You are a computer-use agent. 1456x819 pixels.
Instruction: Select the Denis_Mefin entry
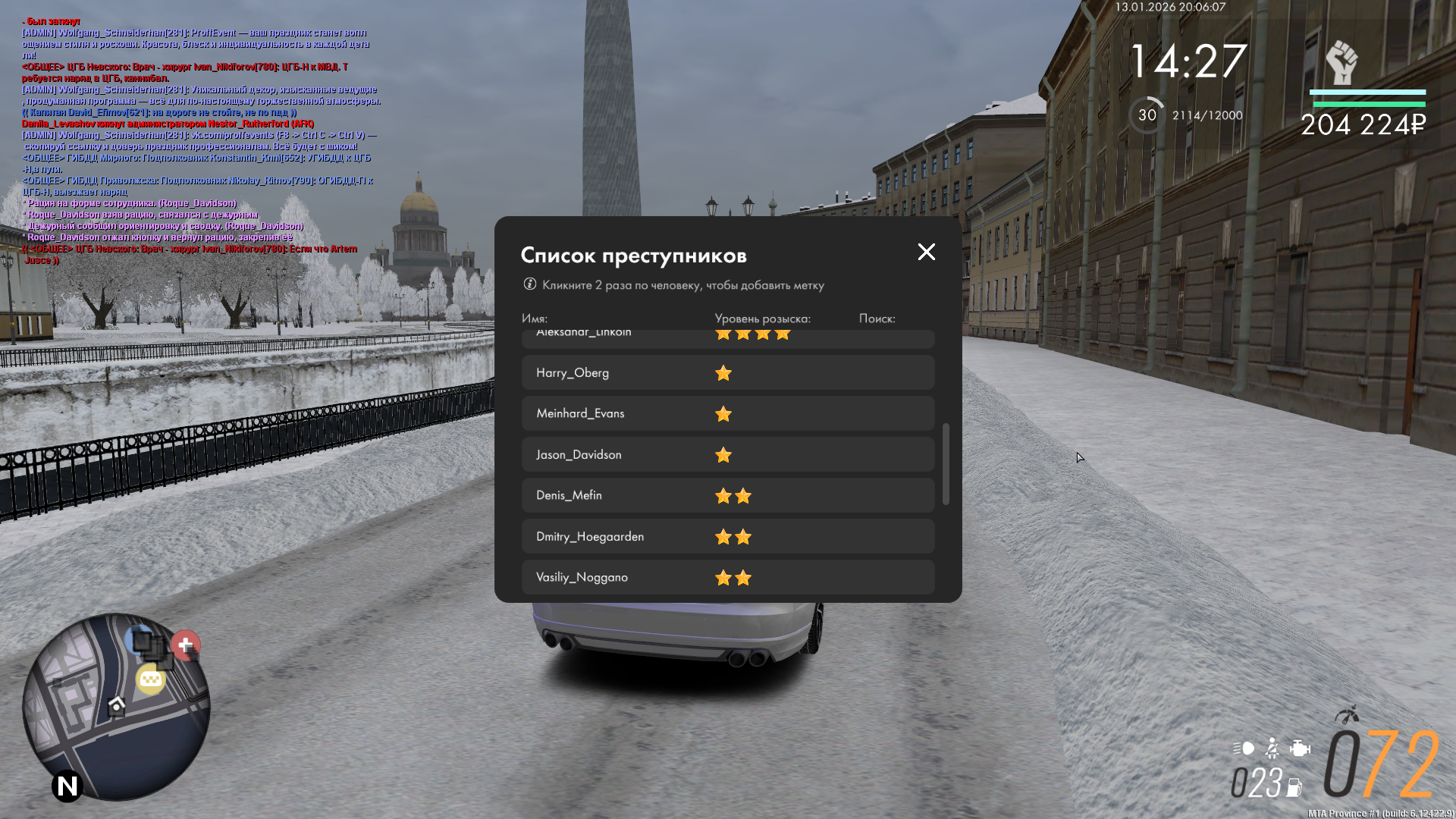pos(727,496)
